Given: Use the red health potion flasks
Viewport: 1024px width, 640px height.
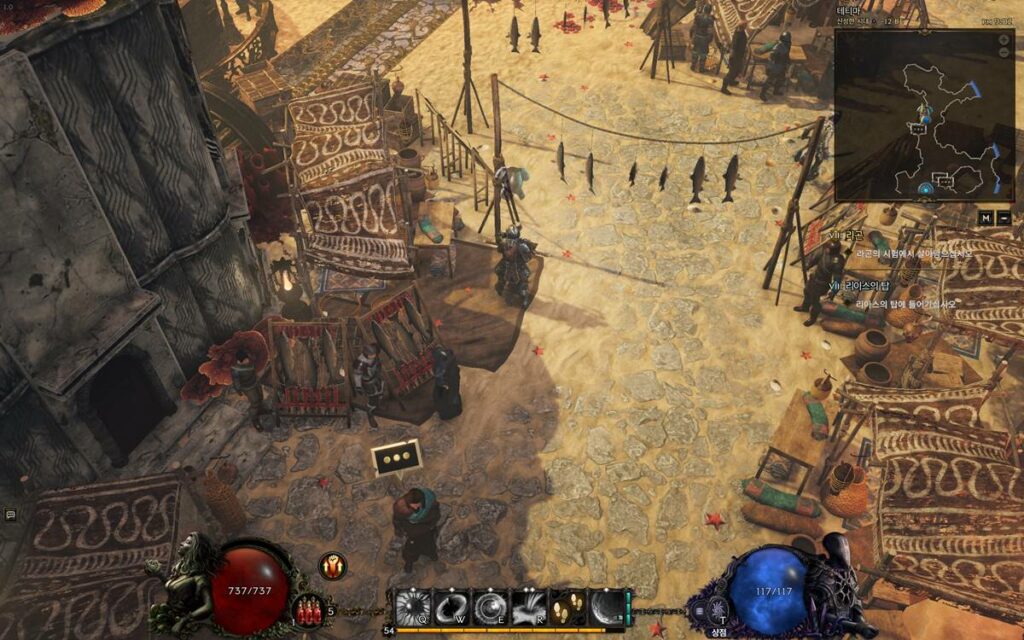Looking at the screenshot, I should click(308, 608).
